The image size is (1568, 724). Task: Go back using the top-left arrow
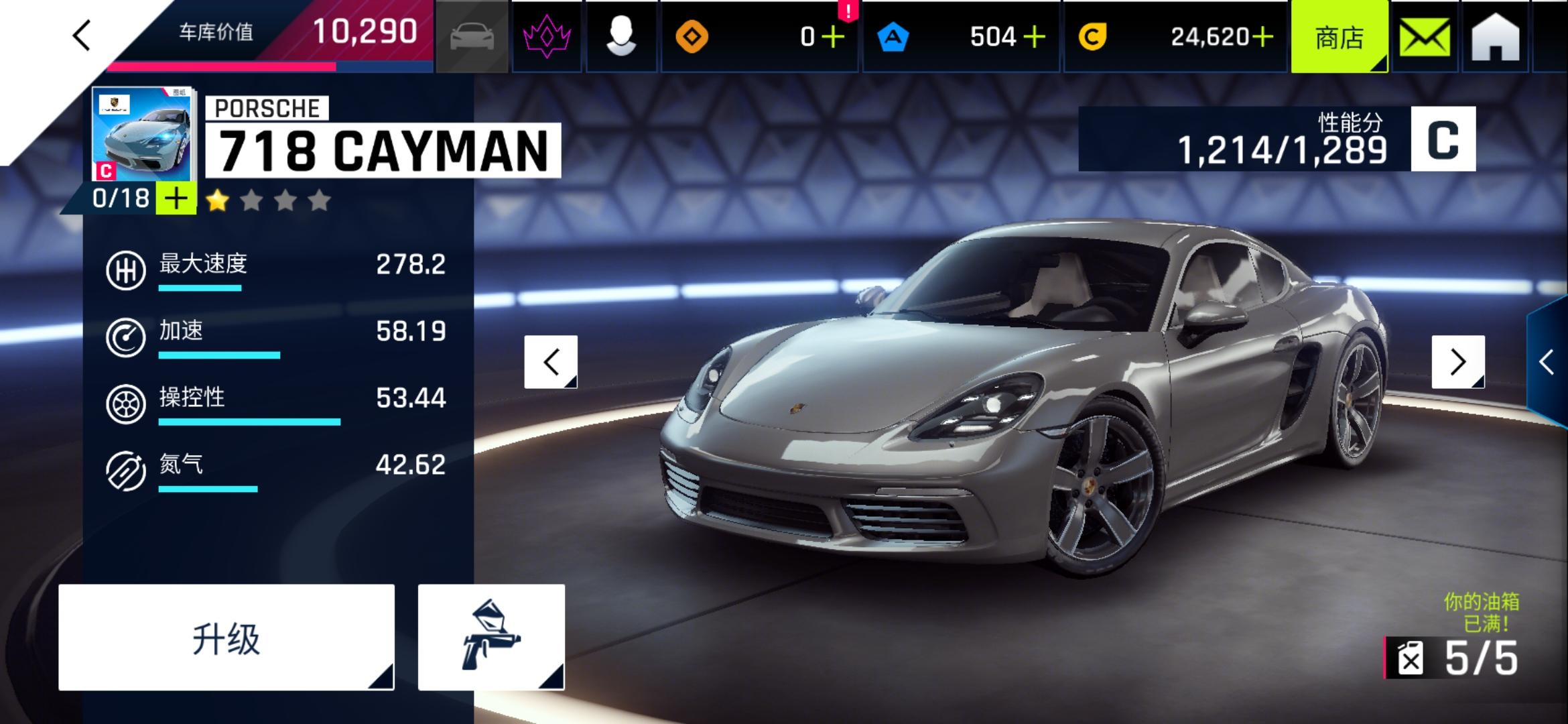(82, 36)
